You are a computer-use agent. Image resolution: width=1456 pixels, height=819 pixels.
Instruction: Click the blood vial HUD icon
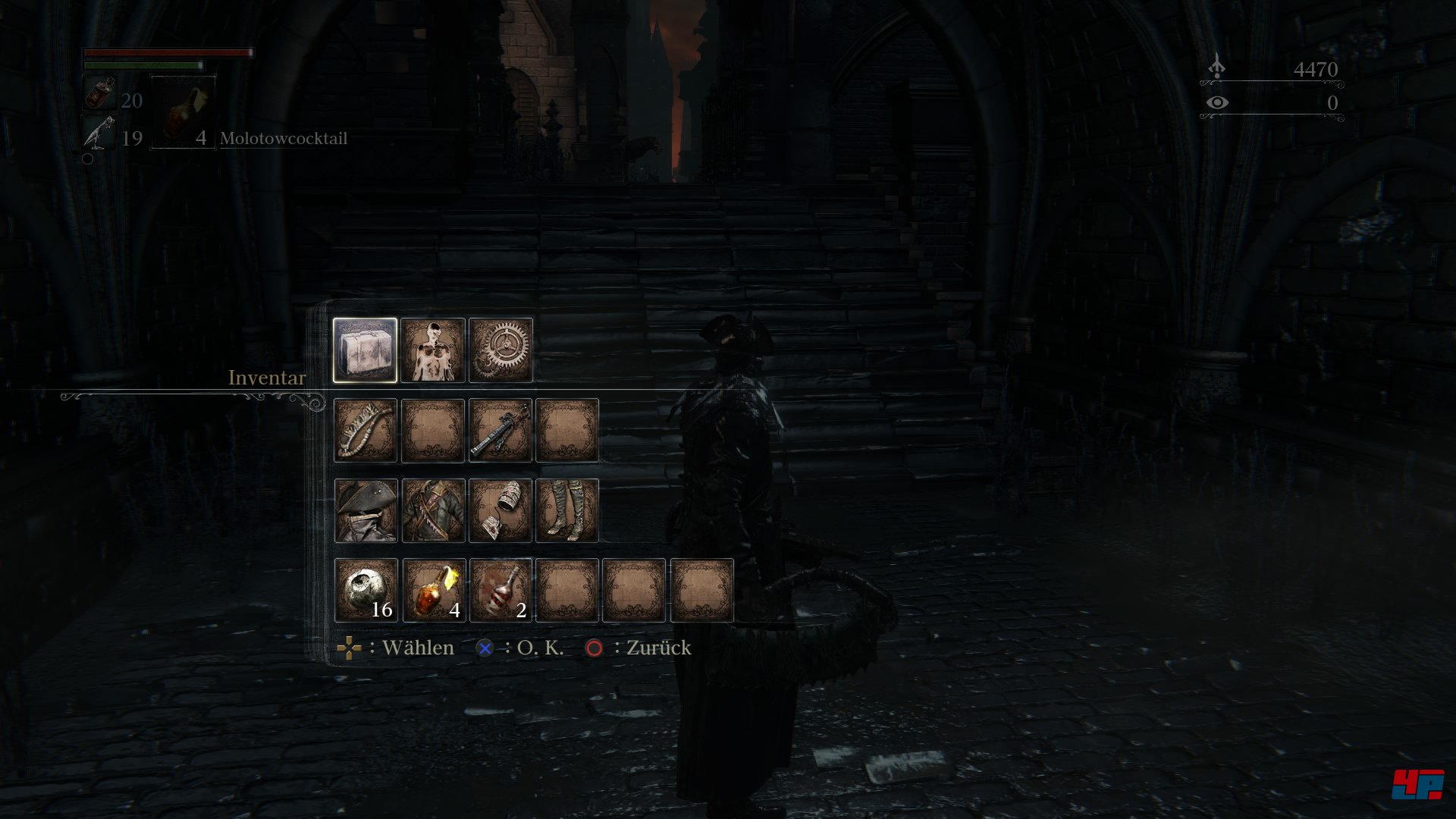(x=99, y=95)
